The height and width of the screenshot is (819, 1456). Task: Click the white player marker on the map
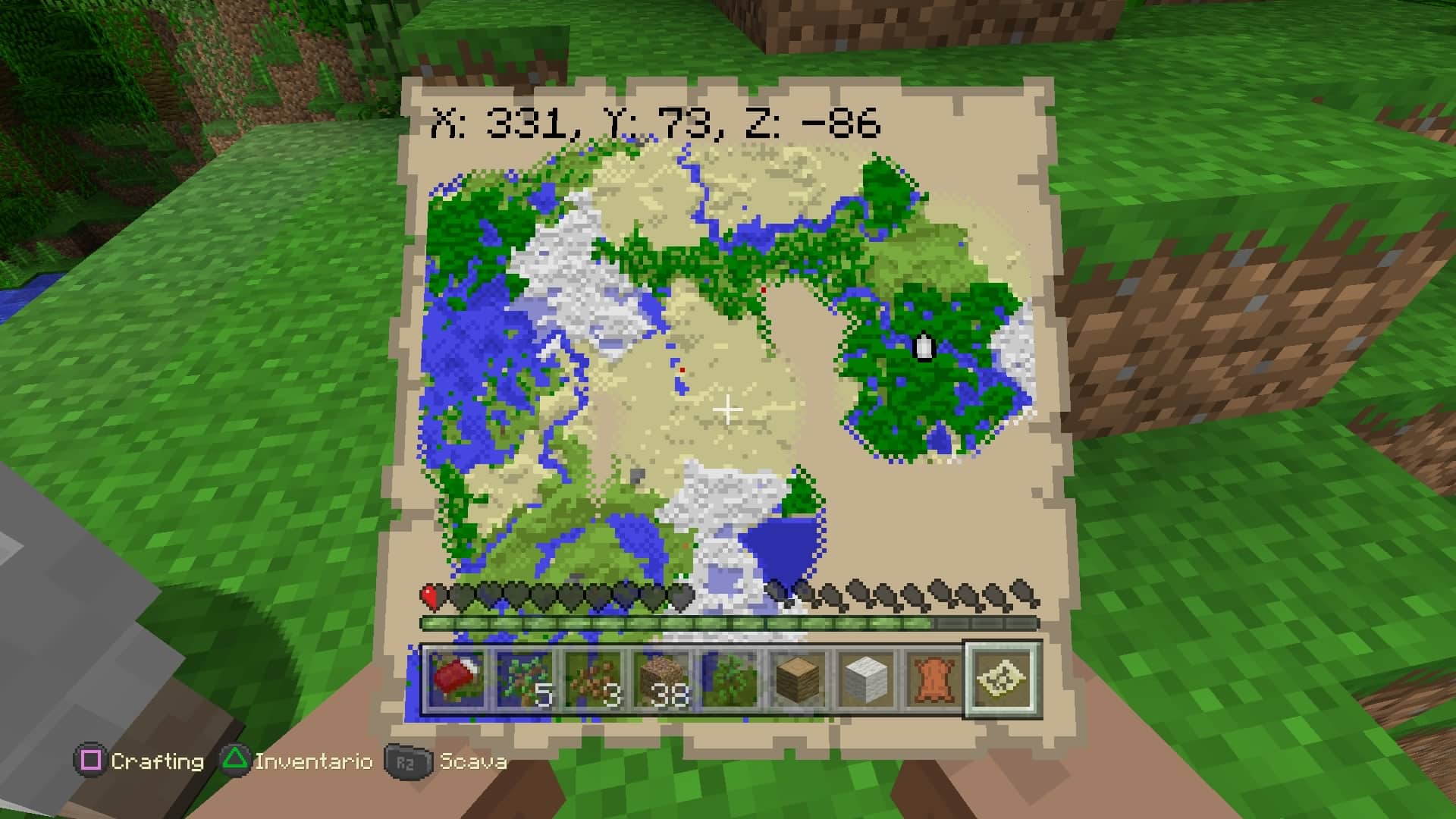[924, 347]
